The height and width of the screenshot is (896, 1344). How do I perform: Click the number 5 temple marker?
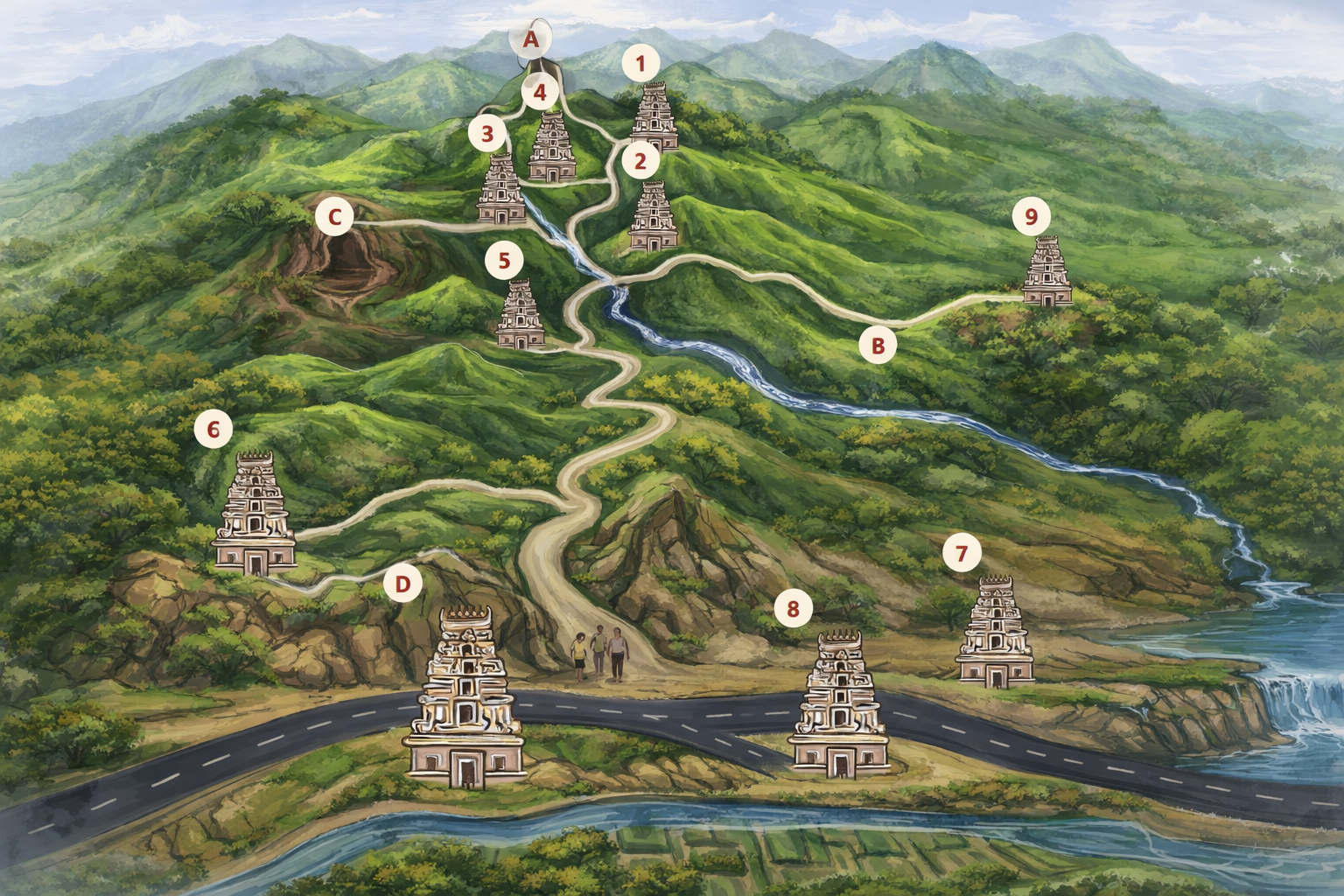(503, 260)
